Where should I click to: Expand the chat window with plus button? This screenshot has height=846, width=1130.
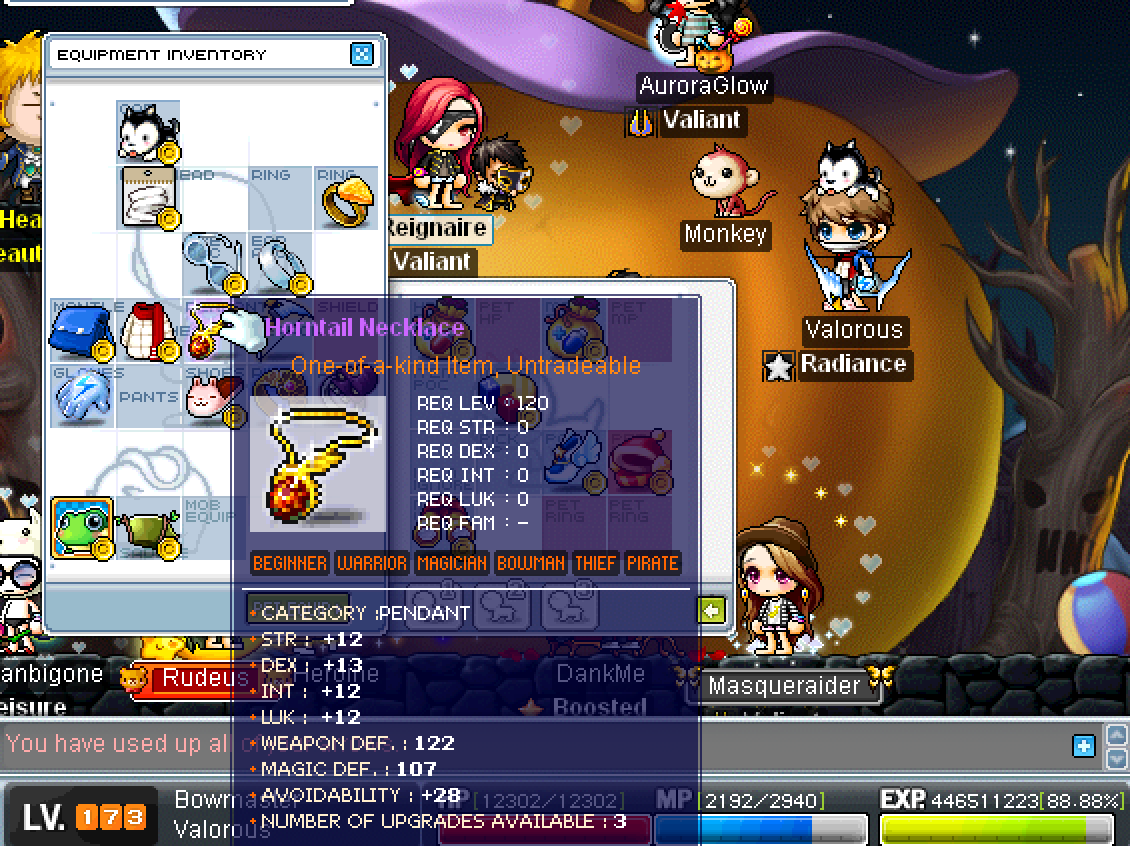[x=1083, y=745]
